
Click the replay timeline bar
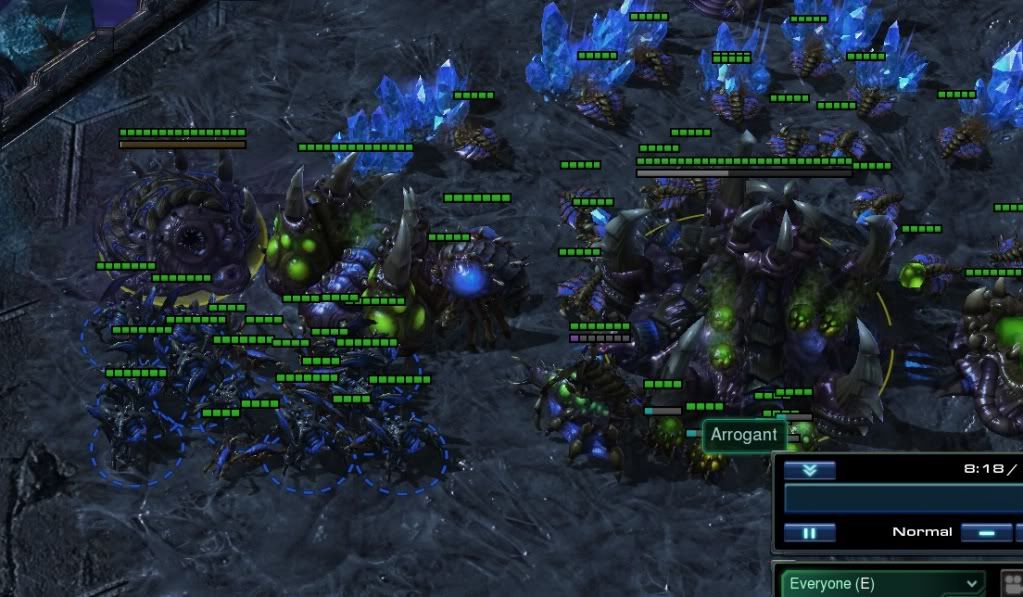pos(903,500)
